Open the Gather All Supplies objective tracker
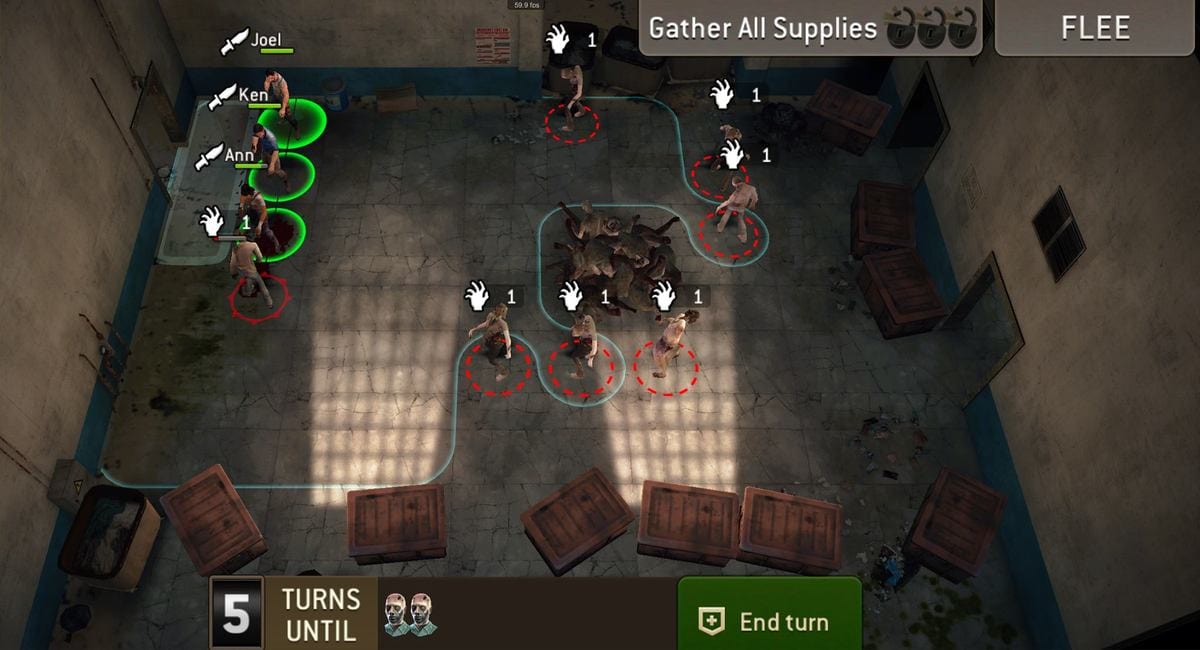Viewport: 1200px width, 650px height. (x=810, y=28)
